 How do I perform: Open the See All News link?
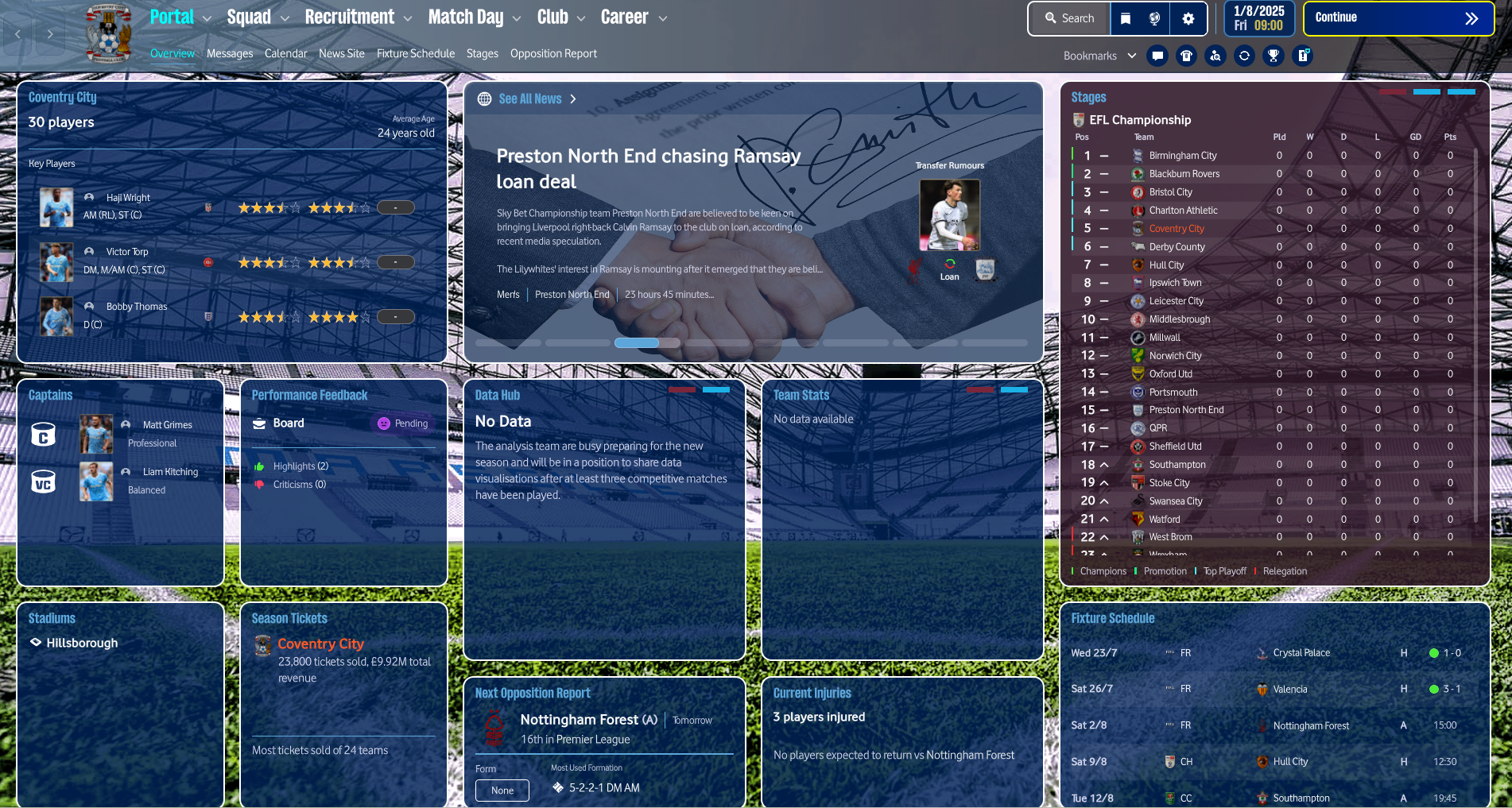coord(530,99)
